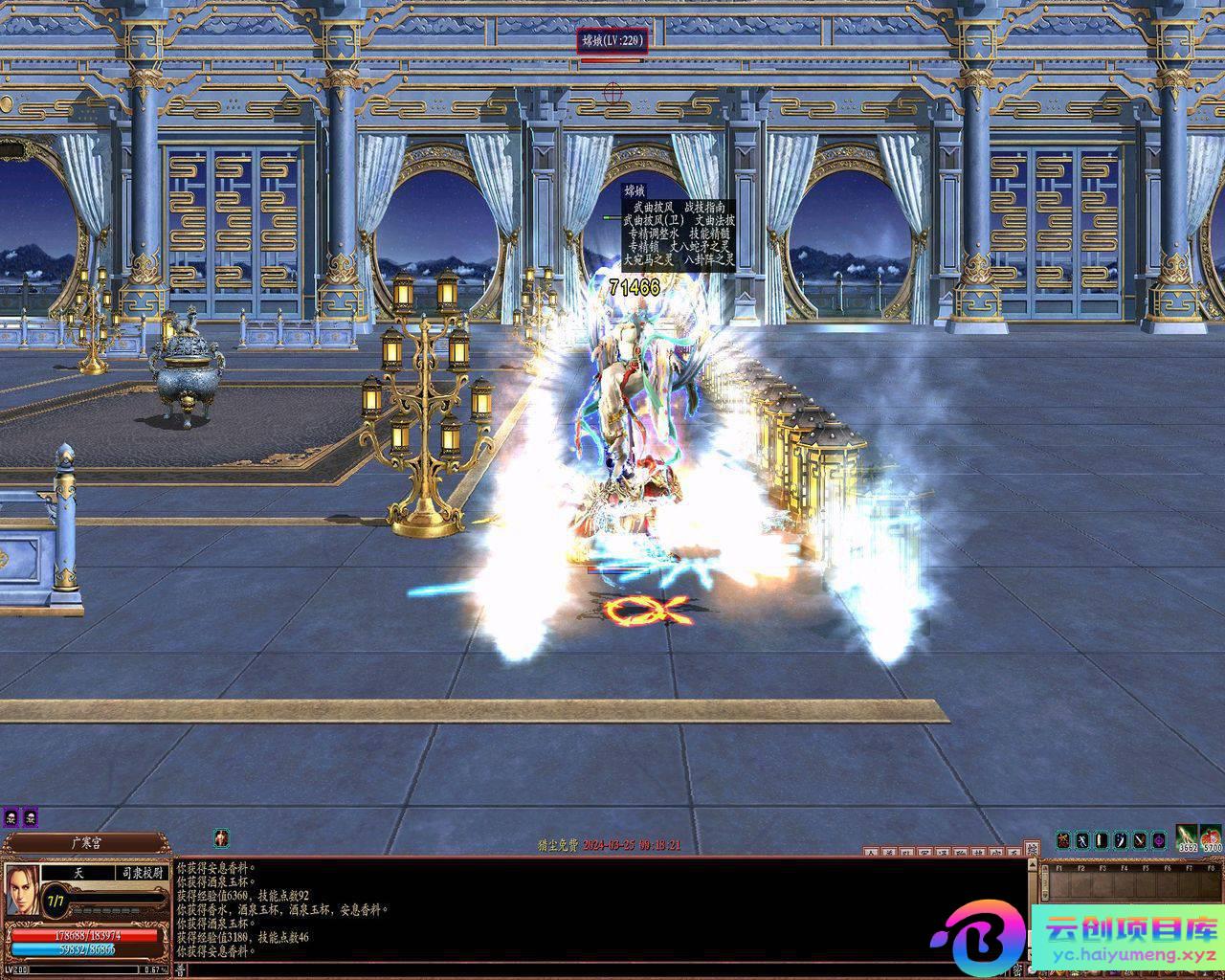Click the 司隶校尉 title label

coord(144,873)
